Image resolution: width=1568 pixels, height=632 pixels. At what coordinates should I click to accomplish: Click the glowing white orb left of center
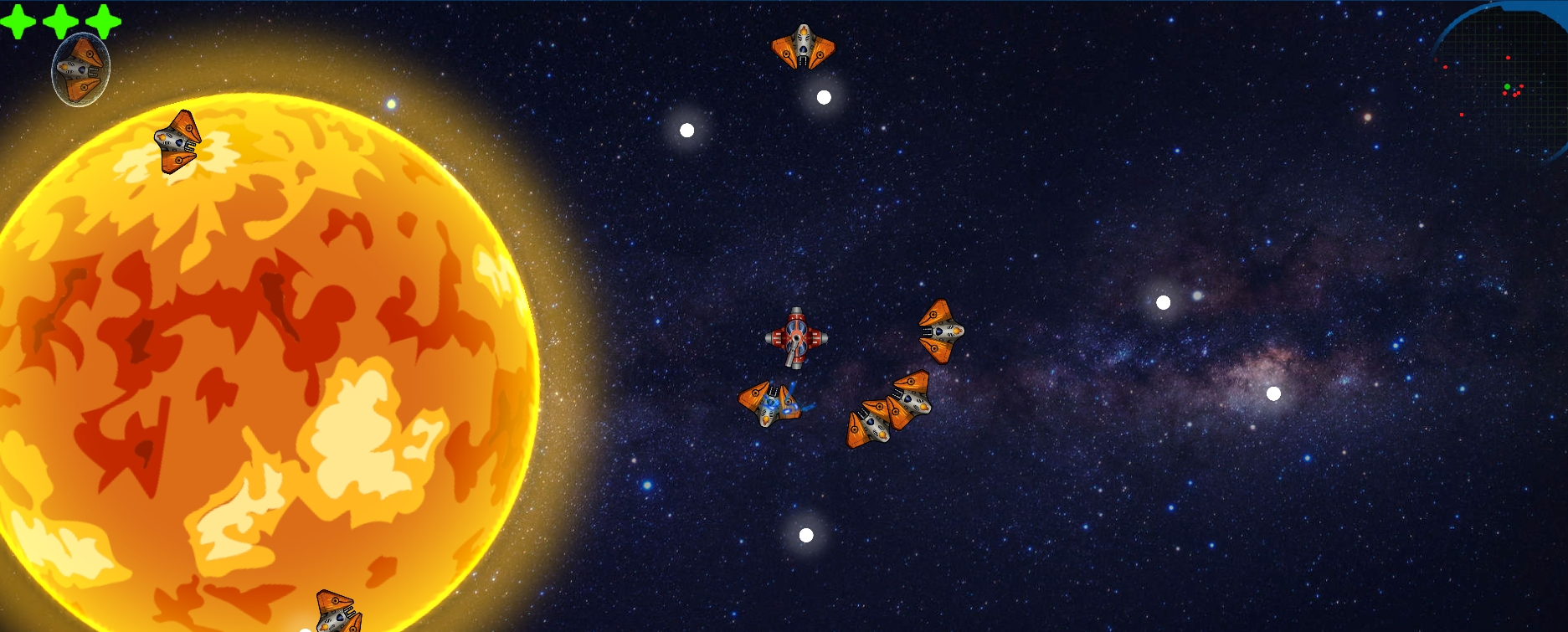click(x=685, y=128)
